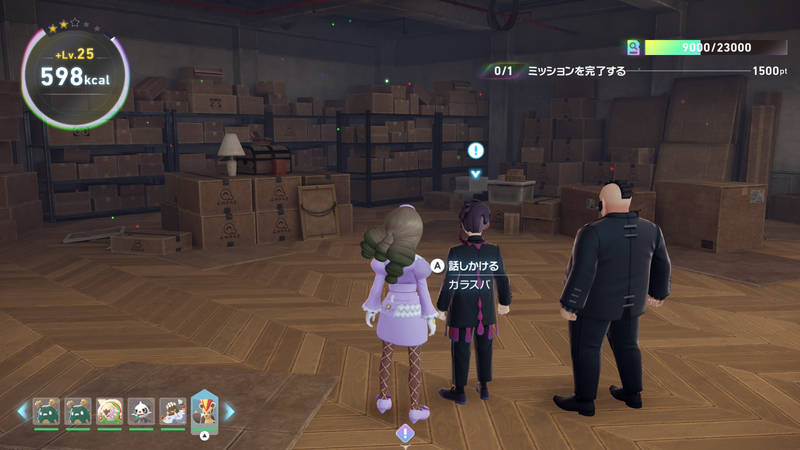The width and height of the screenshot is (800, 450).
Task: Click the exclamation marker at the bottom centre
Action: coord(405,433)
